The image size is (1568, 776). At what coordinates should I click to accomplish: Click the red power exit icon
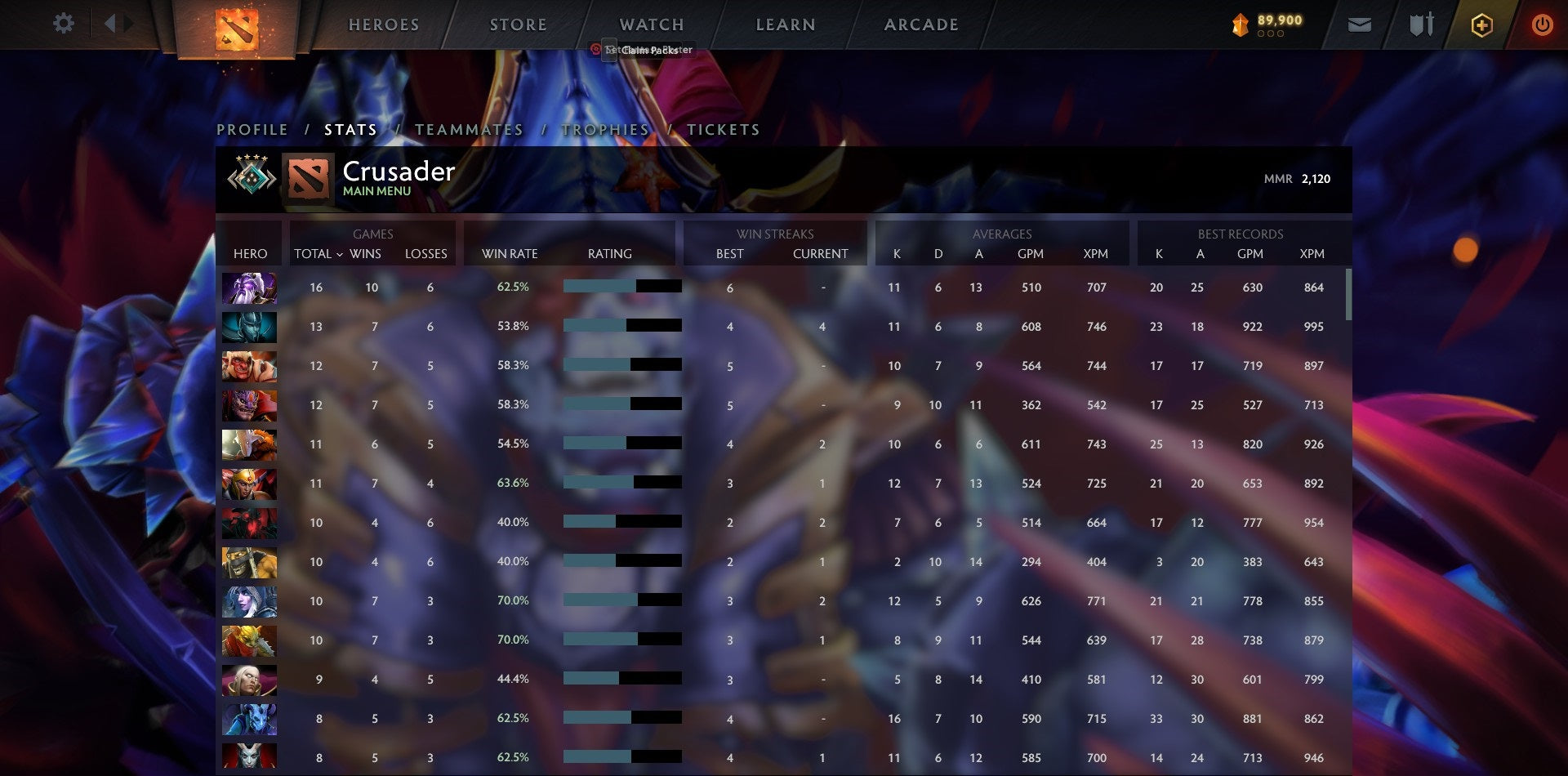(x=1543, y=25)
